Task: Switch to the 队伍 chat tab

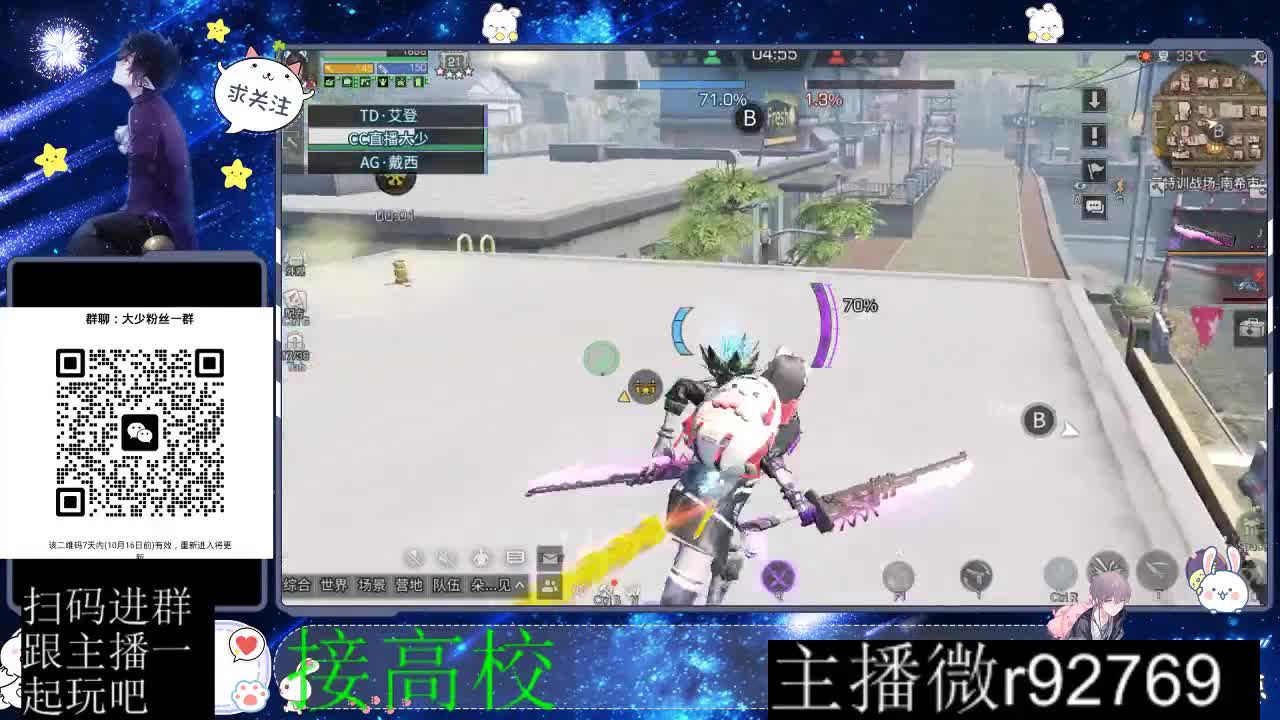Action: click(x=447, y=584)
